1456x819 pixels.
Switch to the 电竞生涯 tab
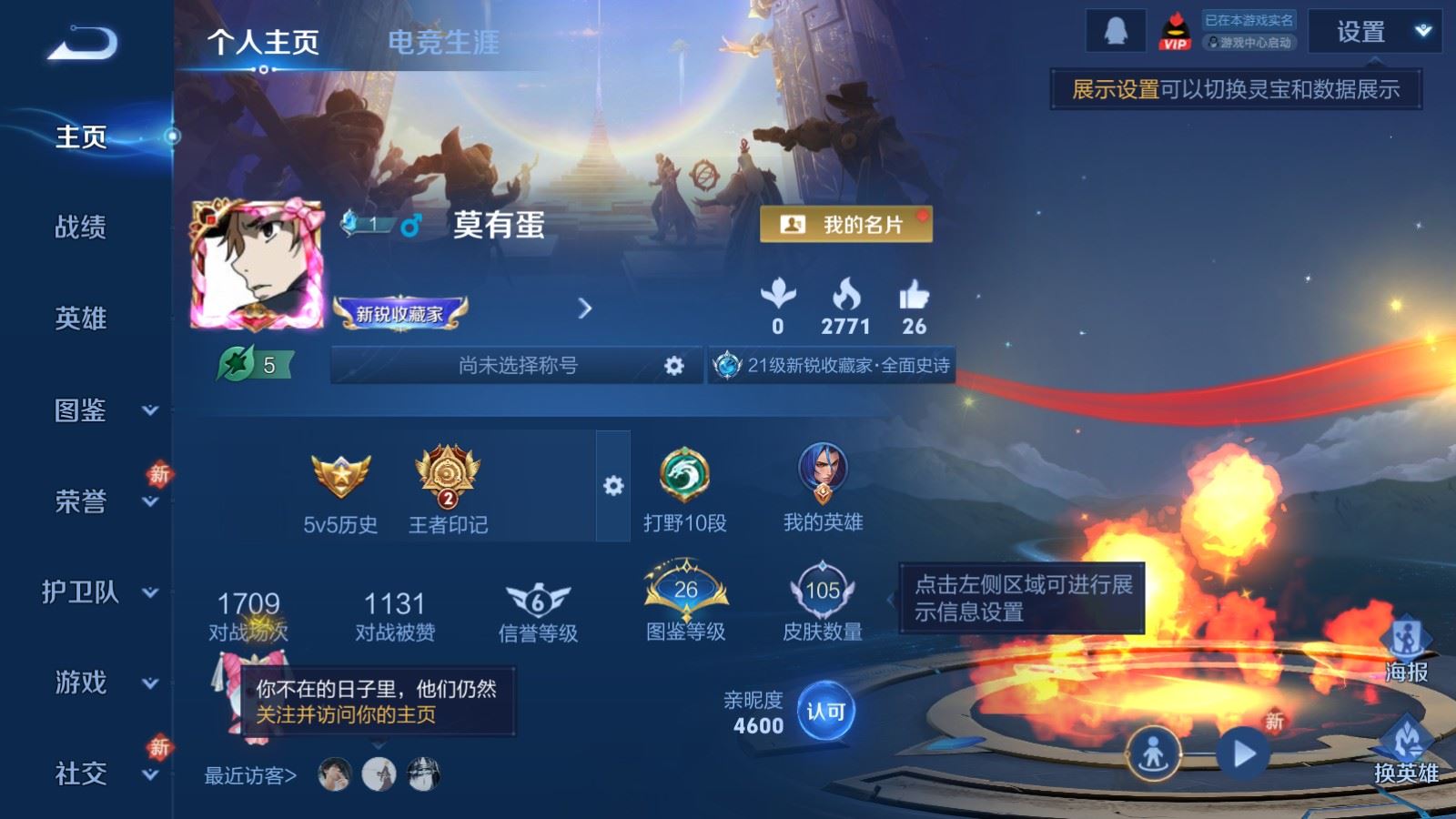coord(443,42)
